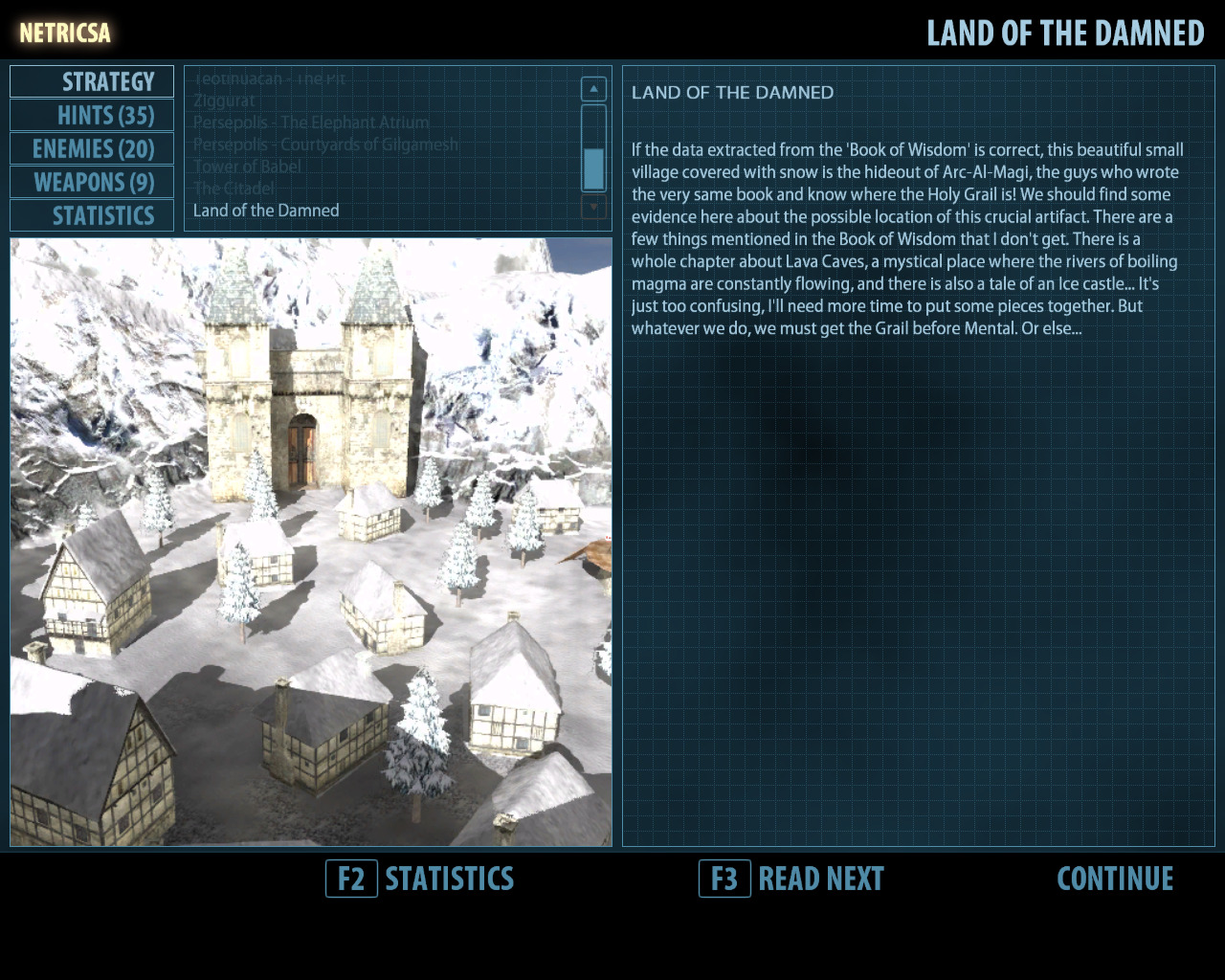Open Persepolis - Courtyards of Gilgamesh entry
This screenshot has height=980, width=1225.
[325, 145]
